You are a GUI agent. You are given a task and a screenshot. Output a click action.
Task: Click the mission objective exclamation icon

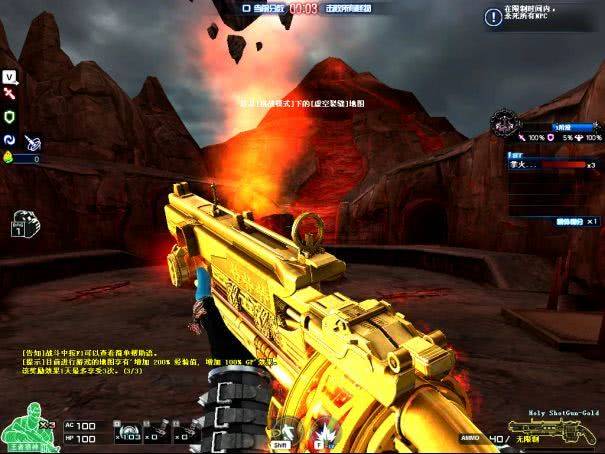(x=492, y=17)
